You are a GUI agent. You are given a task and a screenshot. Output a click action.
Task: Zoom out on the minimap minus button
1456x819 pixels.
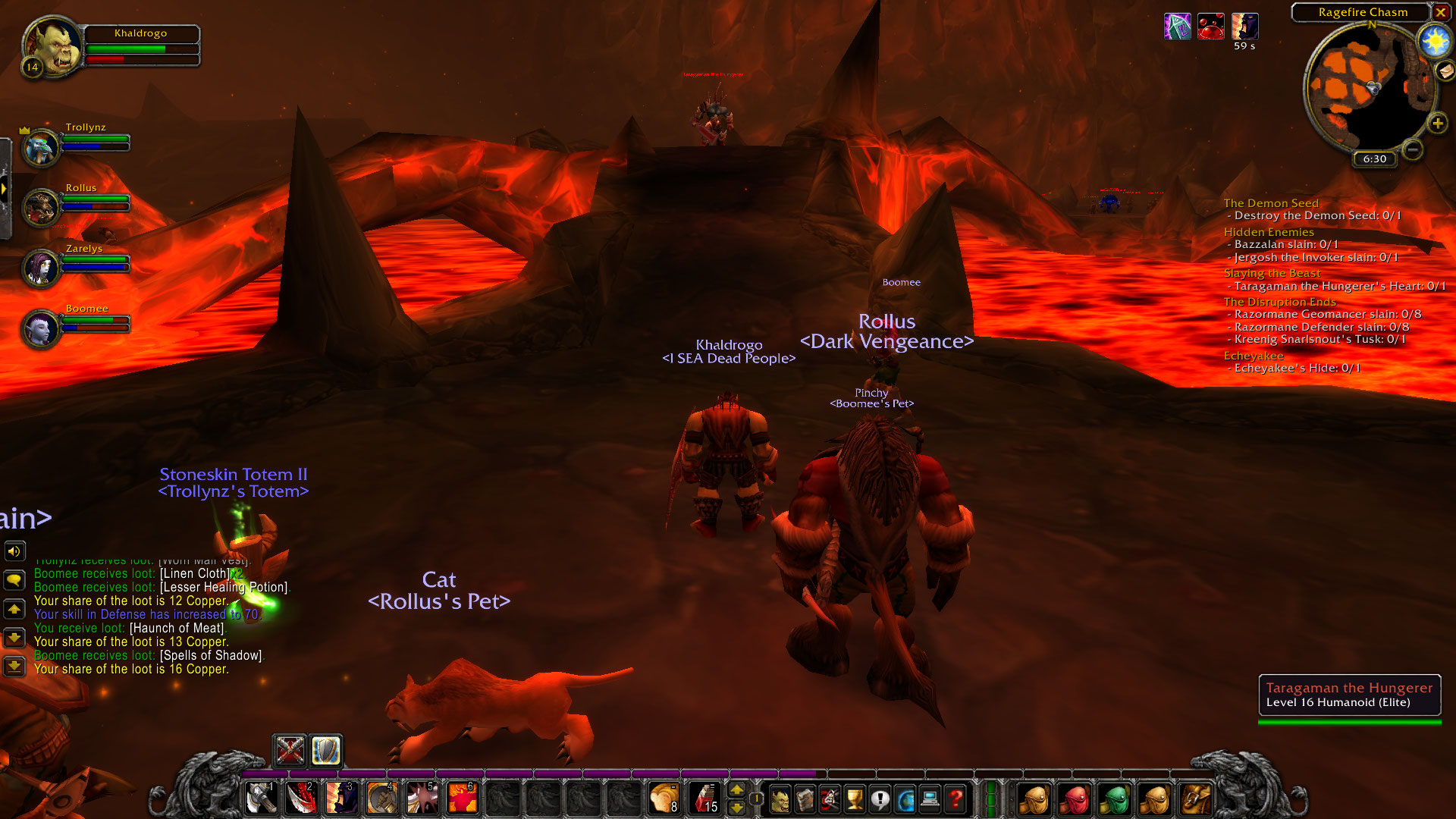[x=1412, y=150]
